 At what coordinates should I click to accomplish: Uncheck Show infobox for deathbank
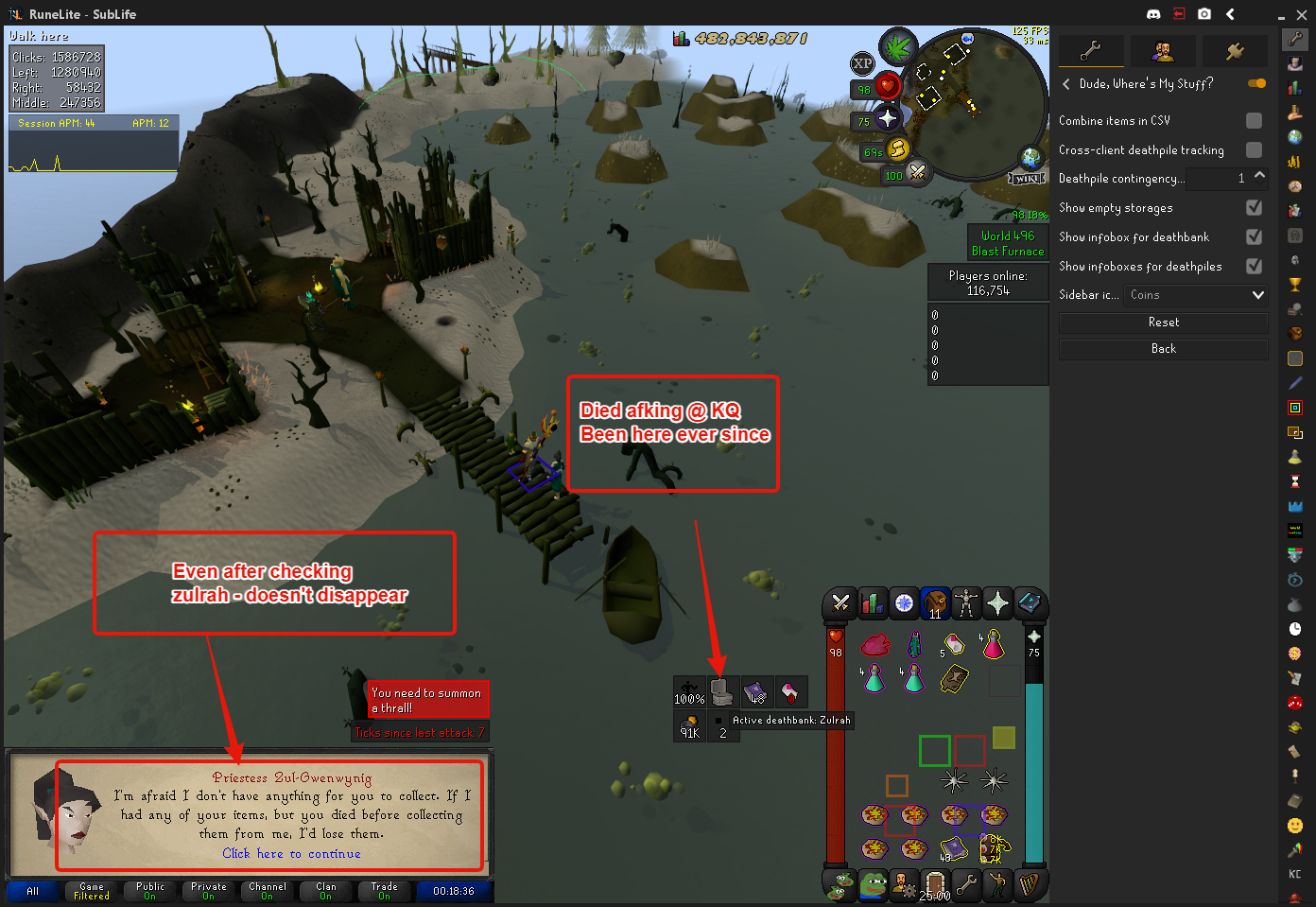click(1254, 237)
